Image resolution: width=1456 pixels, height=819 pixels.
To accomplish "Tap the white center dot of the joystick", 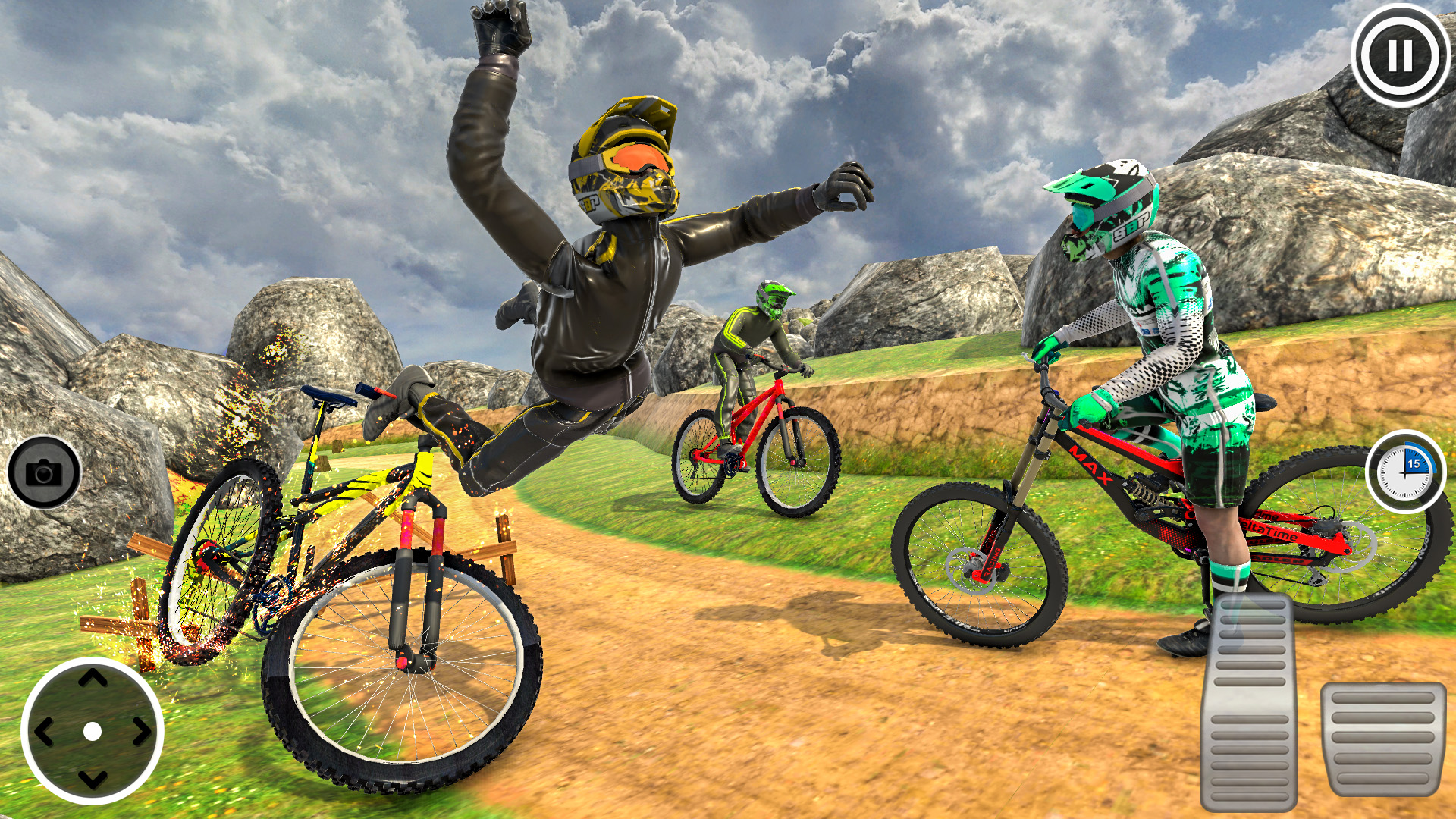I will [93, 730].
